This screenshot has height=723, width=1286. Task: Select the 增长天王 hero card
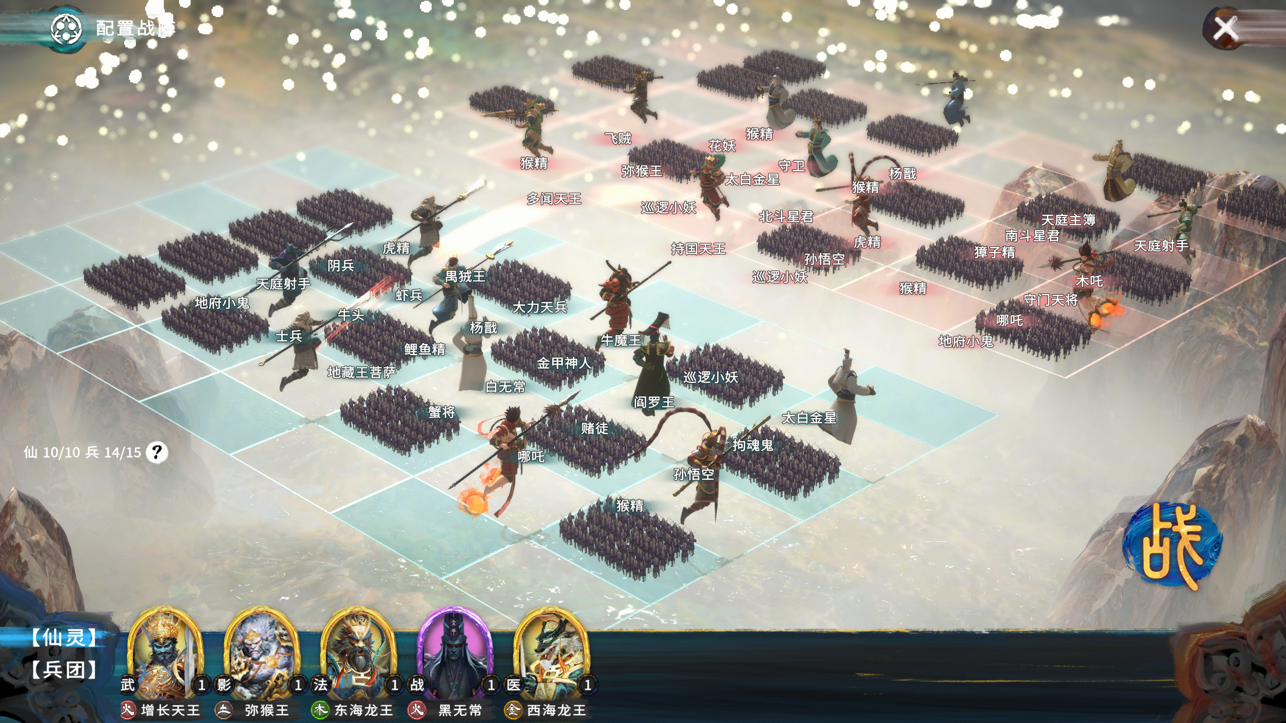[165, 655]
